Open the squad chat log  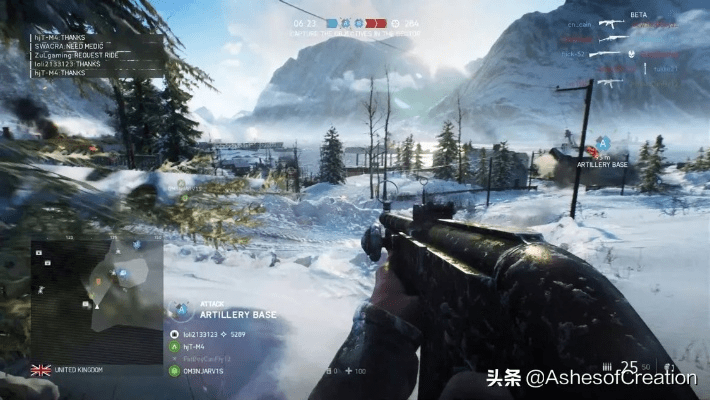[95, 55]
